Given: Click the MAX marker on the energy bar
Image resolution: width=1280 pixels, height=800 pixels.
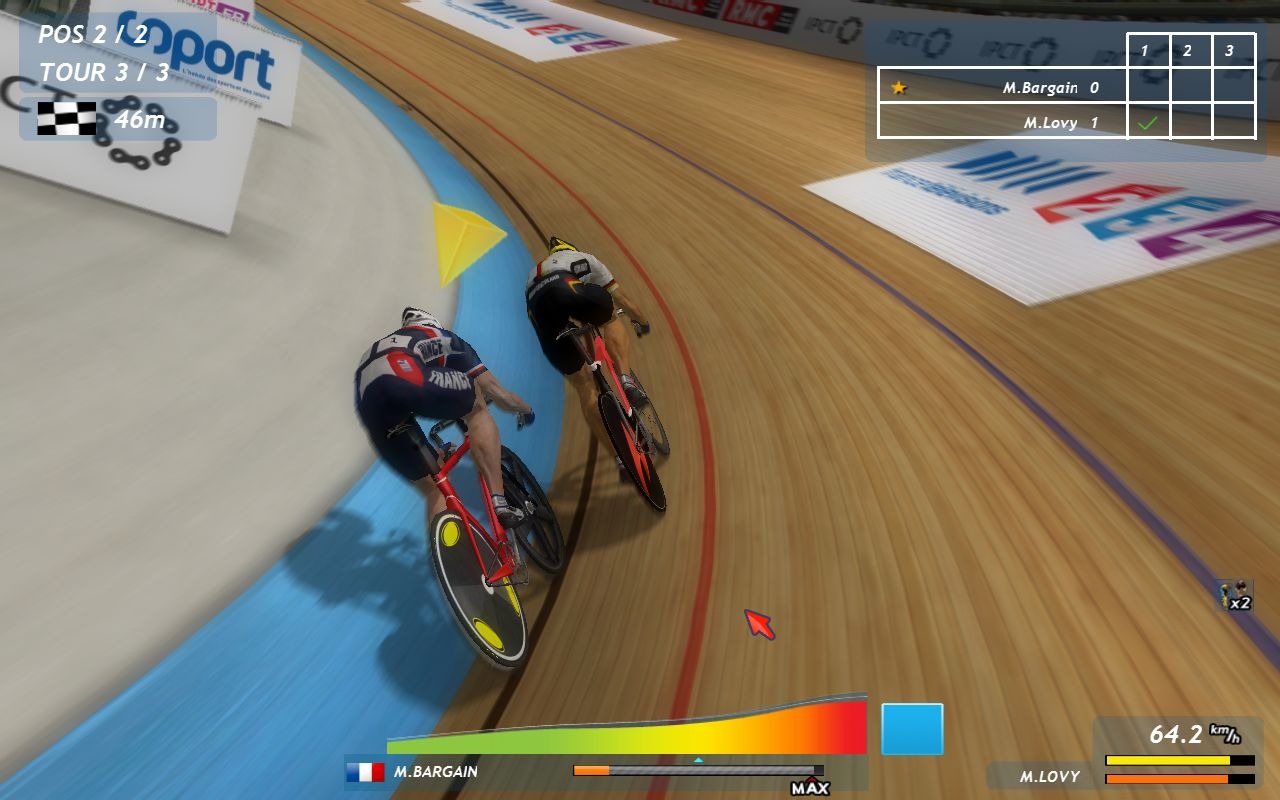Looking at the screenshot, I should point(810,787).
